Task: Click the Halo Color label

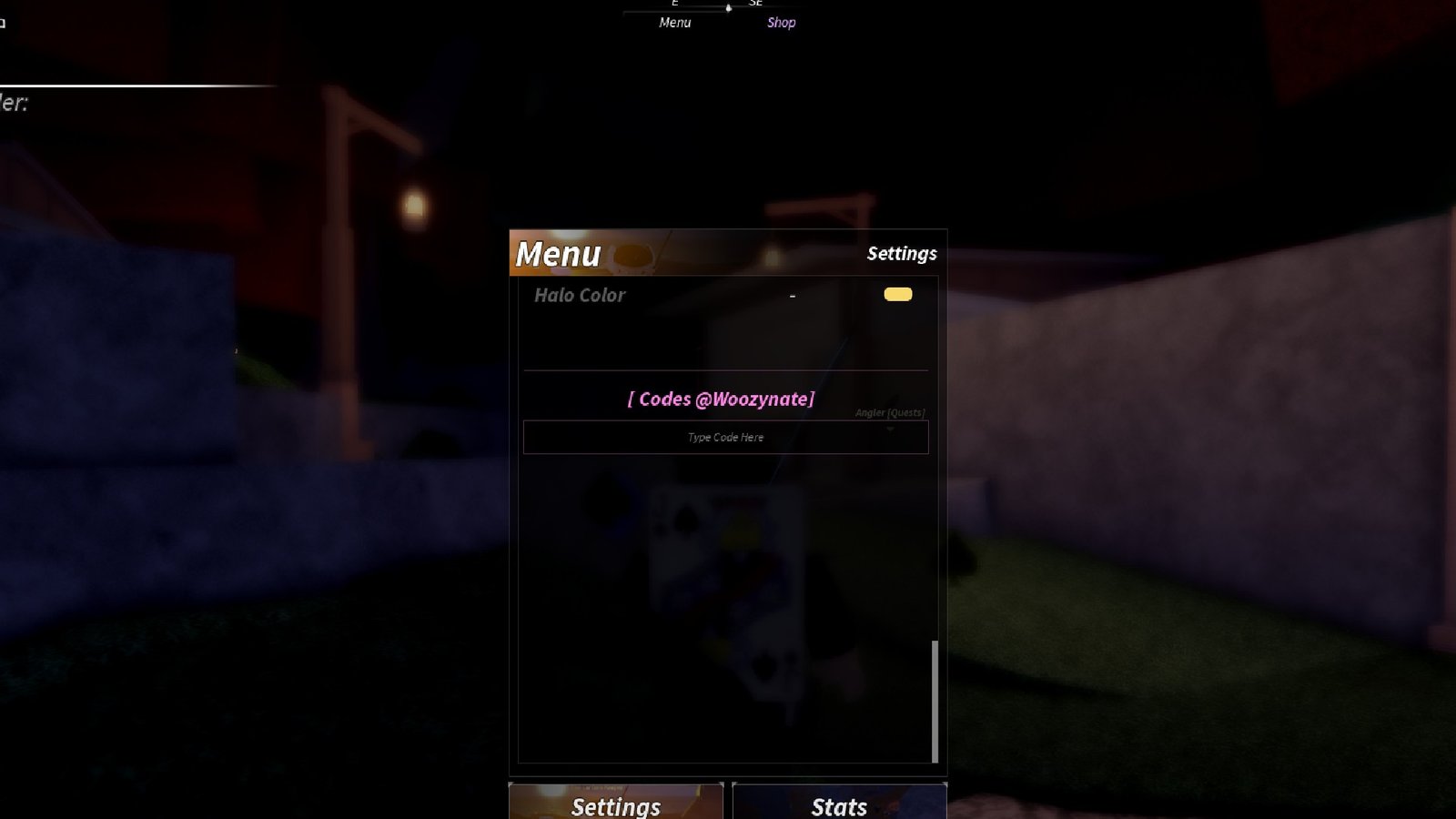Action: 579,295
